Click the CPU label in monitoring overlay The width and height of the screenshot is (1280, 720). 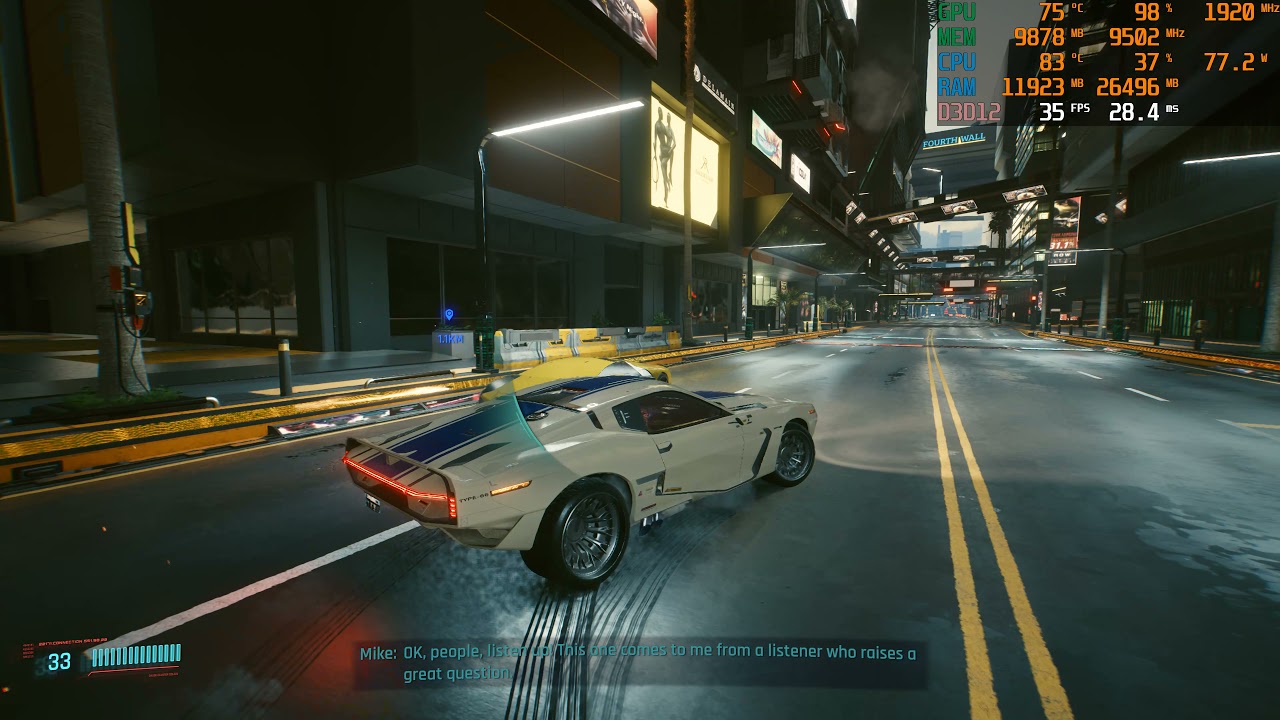tap(957, 60)
